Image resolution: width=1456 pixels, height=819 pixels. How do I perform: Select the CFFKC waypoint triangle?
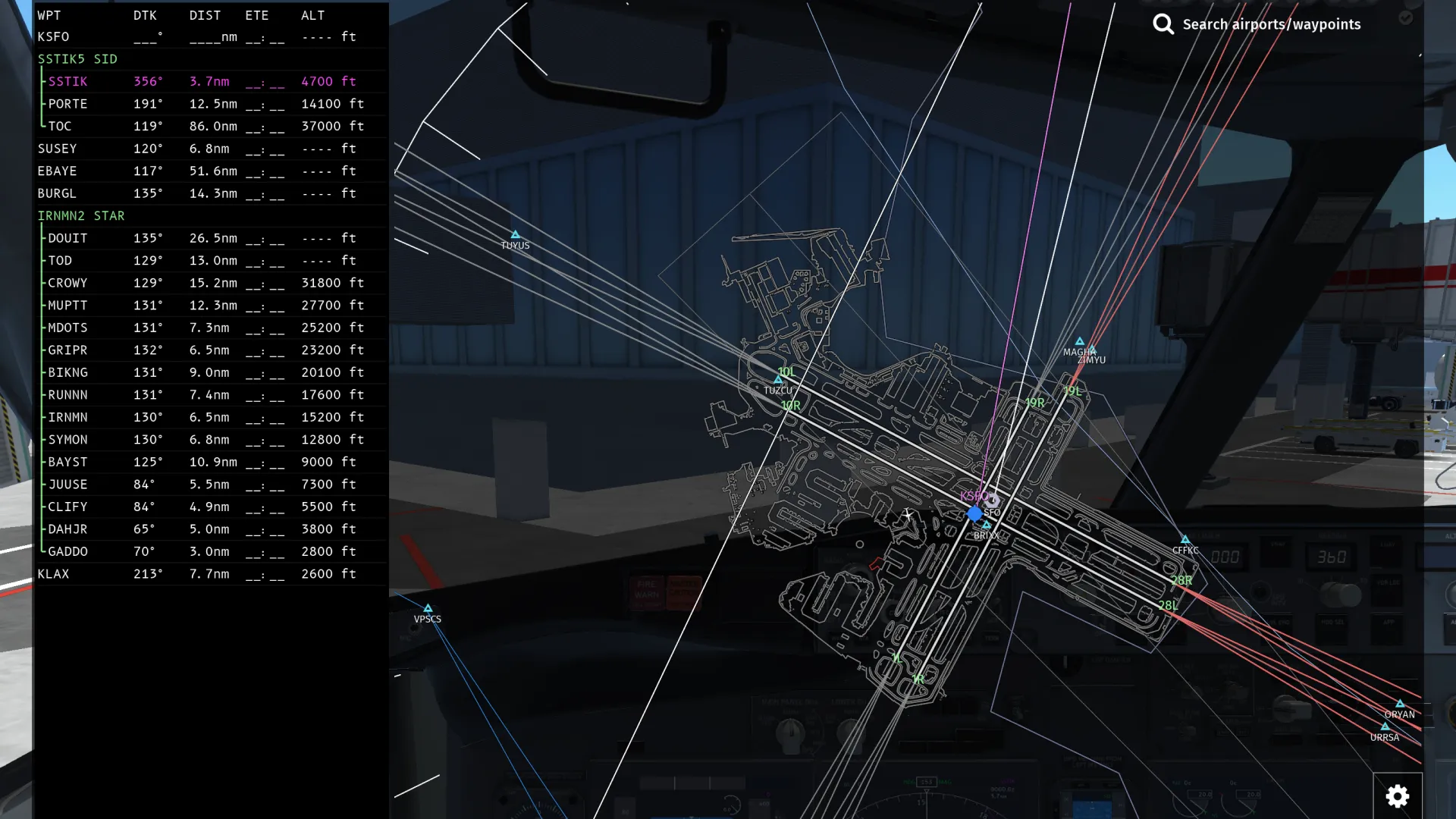1185,538
